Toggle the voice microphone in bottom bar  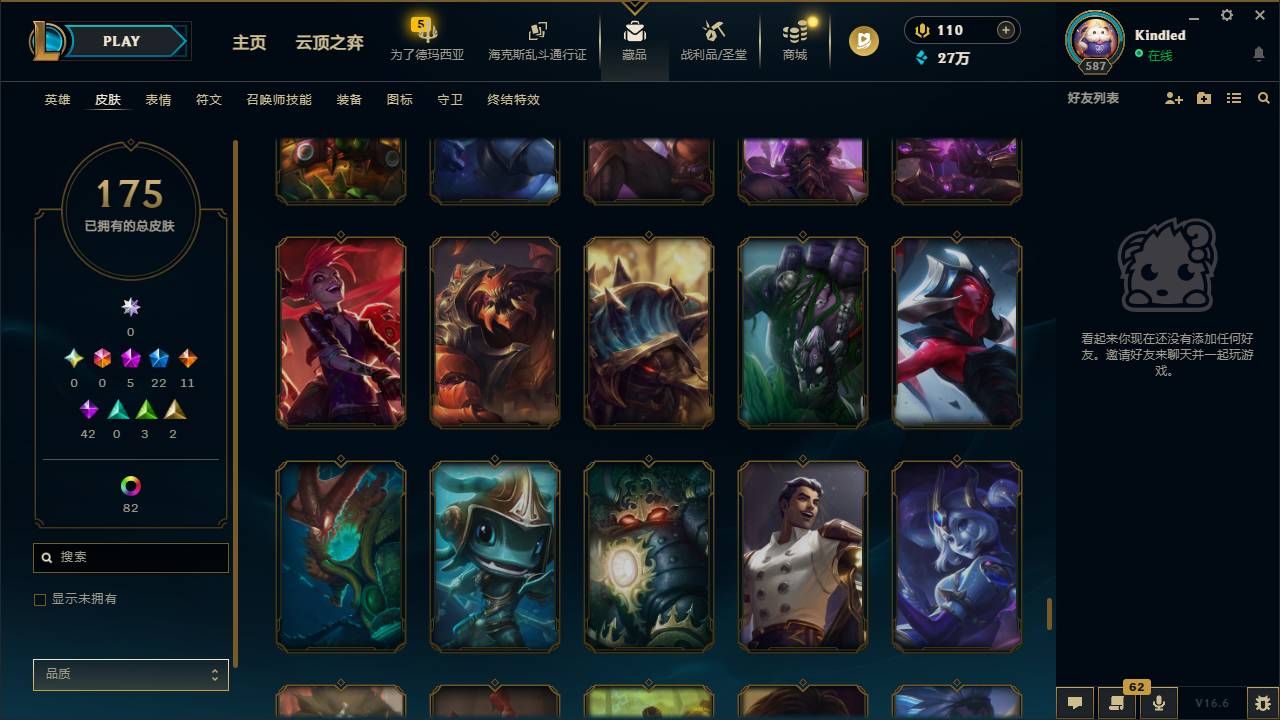click(x=1157, y=703)
